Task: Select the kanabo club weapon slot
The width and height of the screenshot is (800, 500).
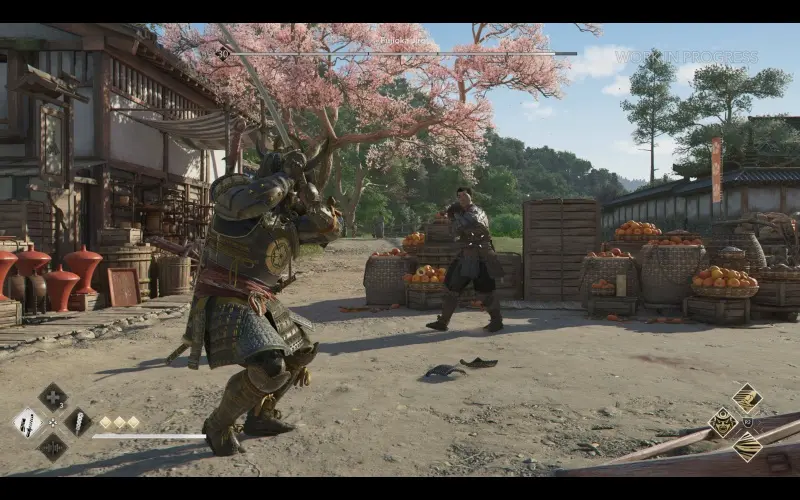Action: [x=78, y=422]
